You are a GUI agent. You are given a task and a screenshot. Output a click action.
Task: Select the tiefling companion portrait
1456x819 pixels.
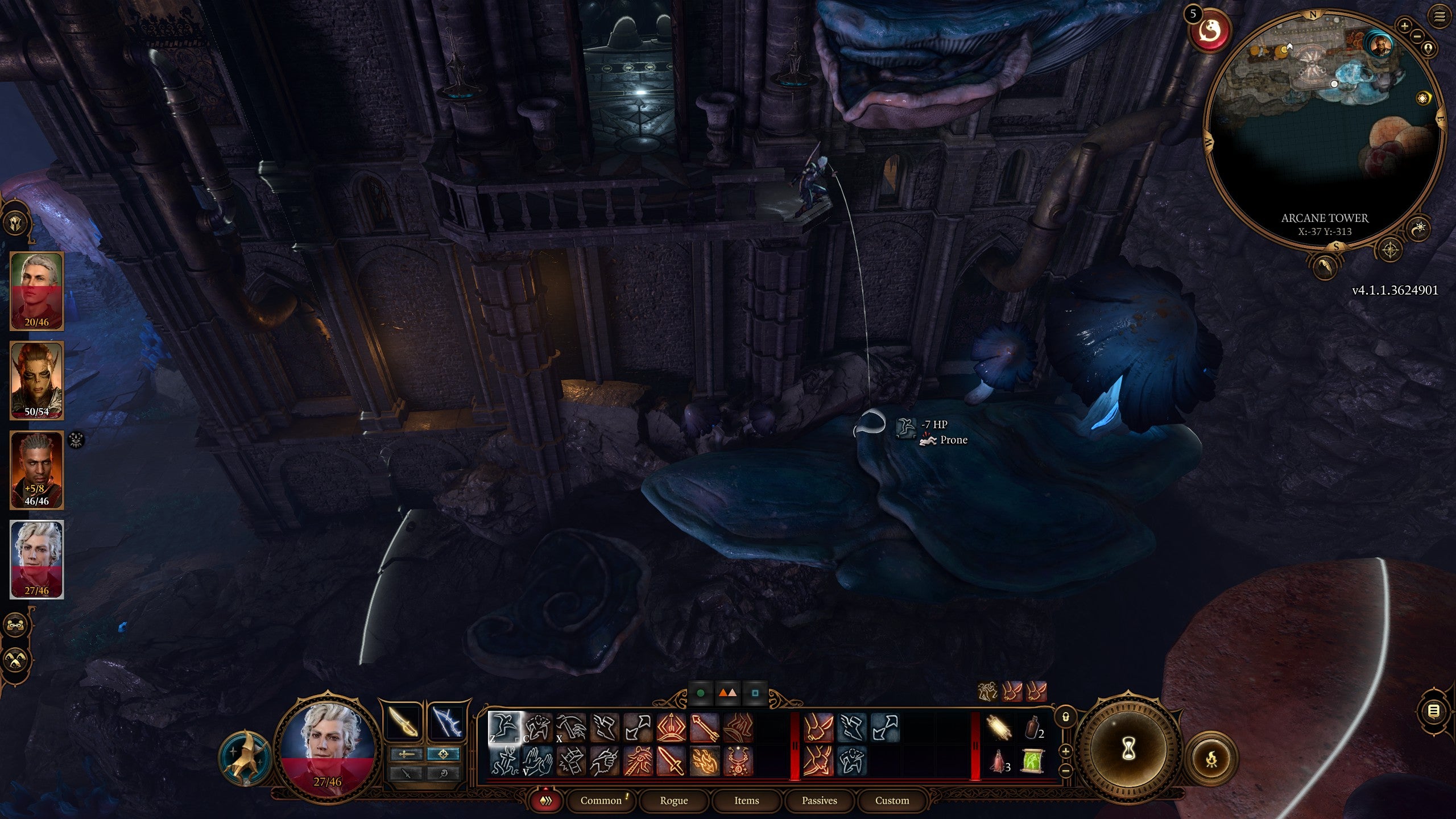[x=37, y=380]
